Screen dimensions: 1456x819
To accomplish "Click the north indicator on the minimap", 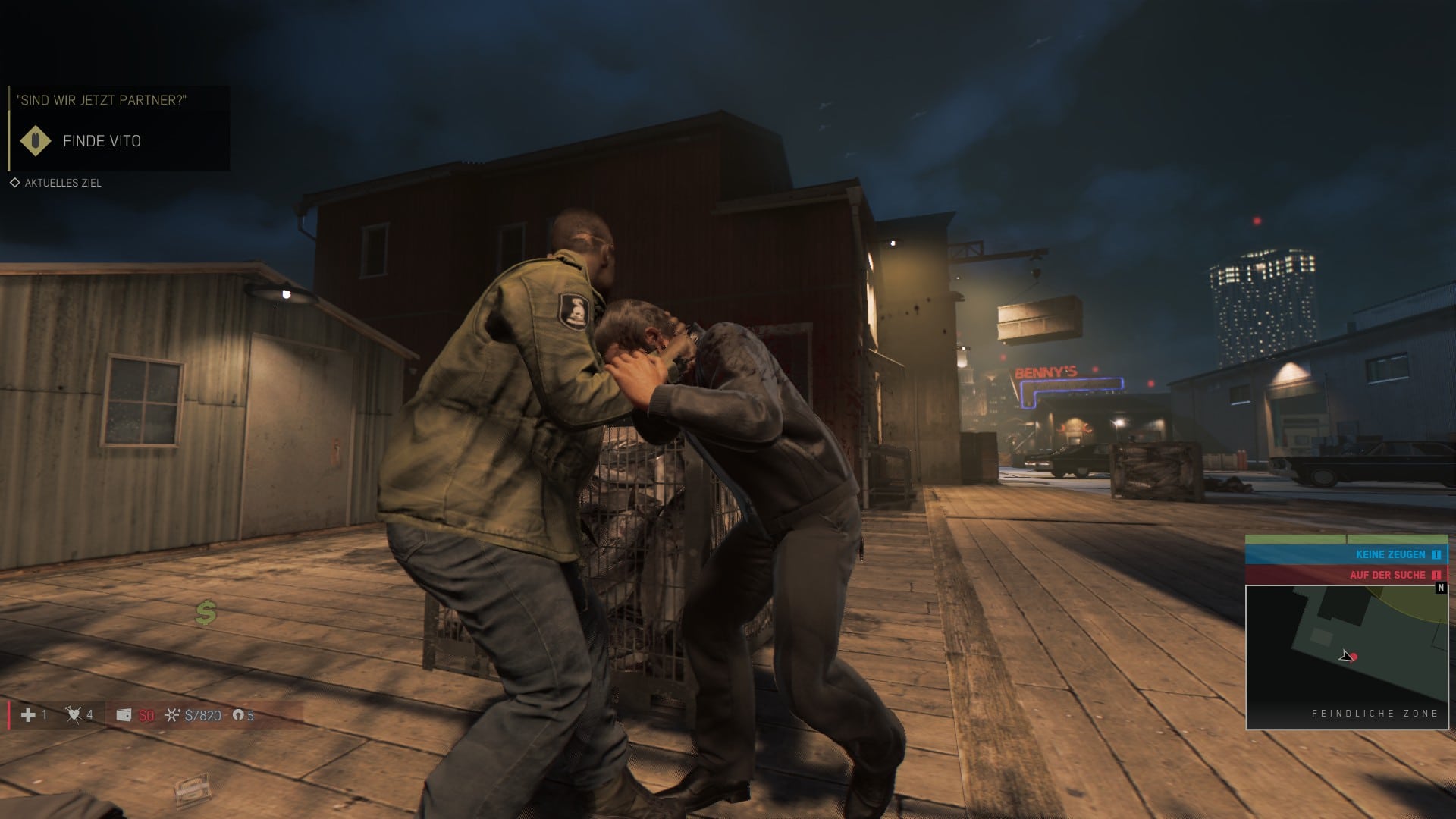I will [x=1441, y=588].
